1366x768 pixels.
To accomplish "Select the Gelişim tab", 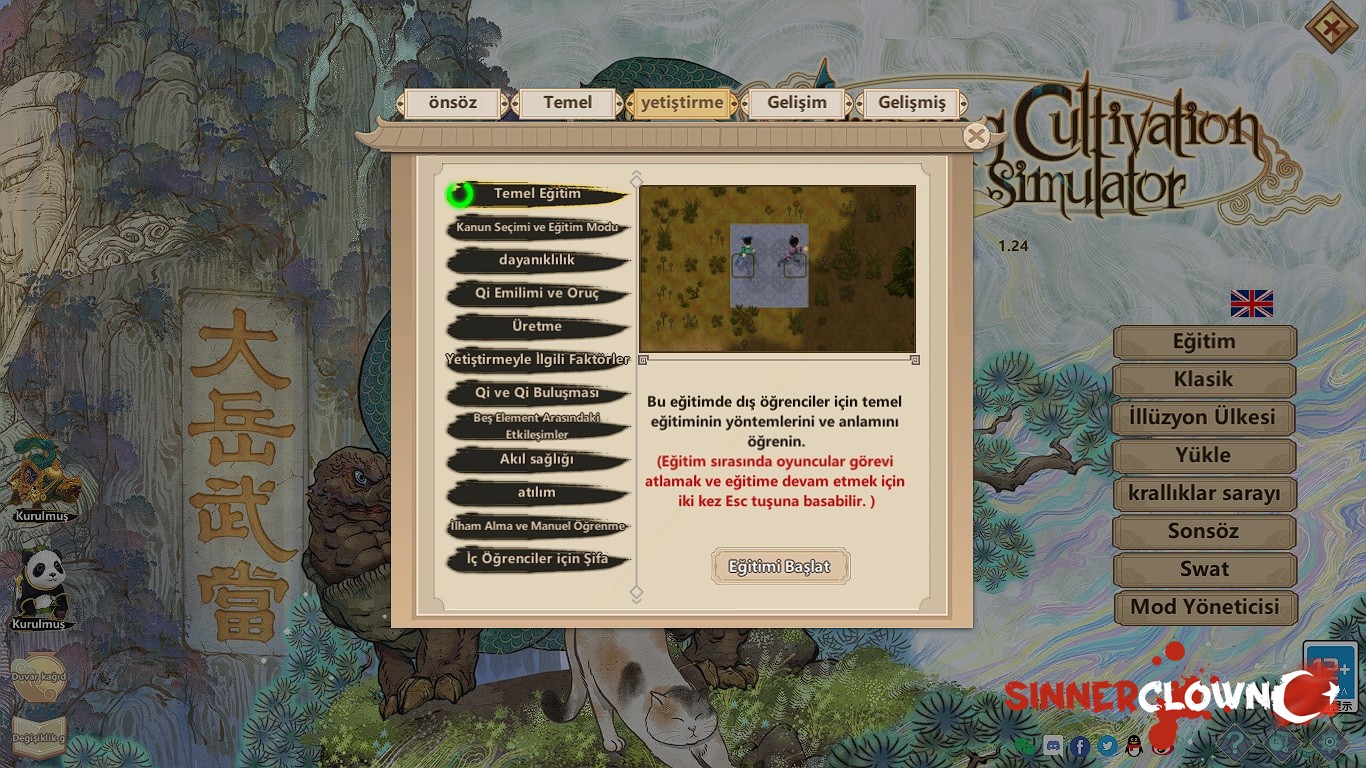I will point(797,103).
